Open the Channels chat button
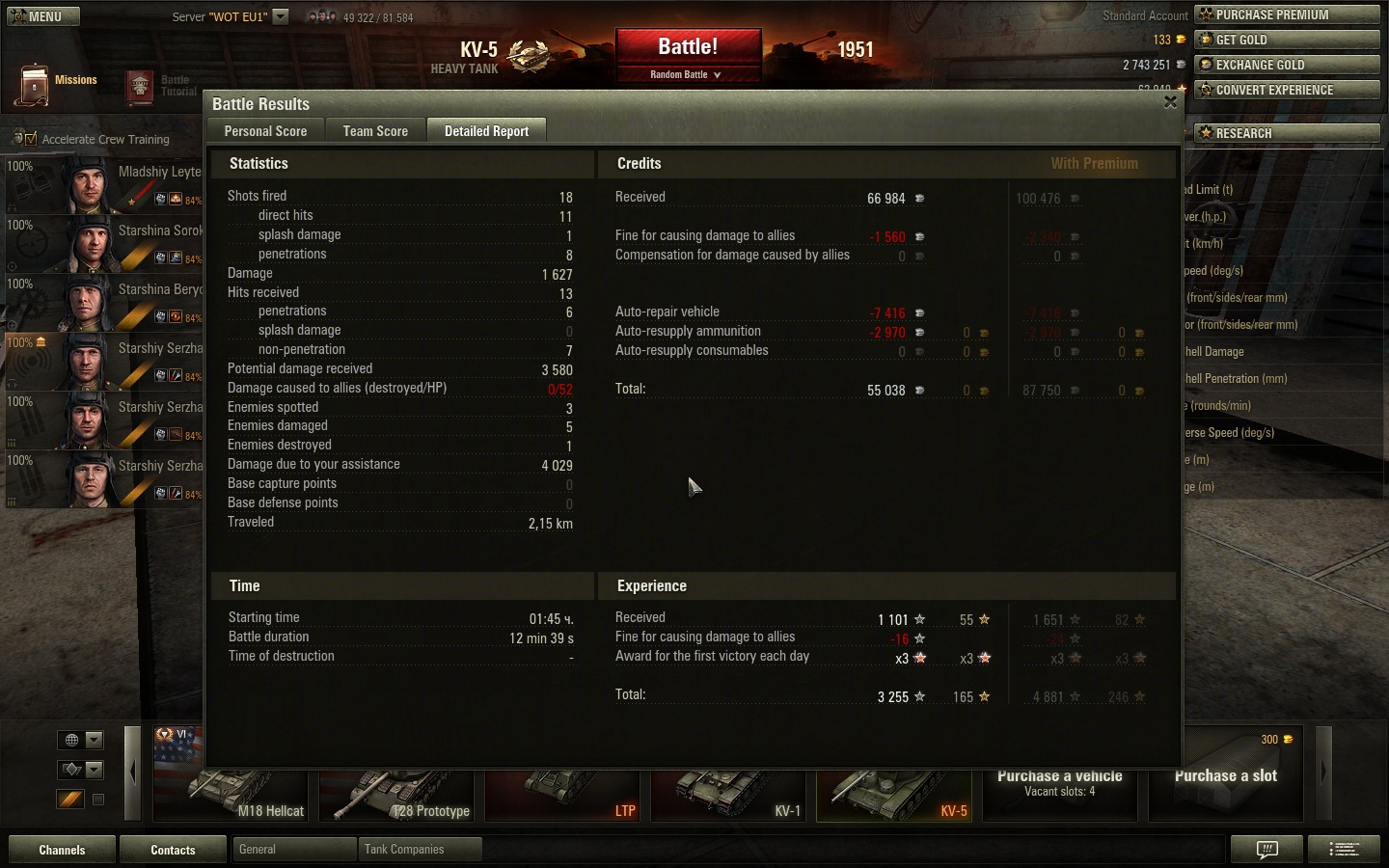The width and height of the screenshot is (1389, 868). [62, 850]
